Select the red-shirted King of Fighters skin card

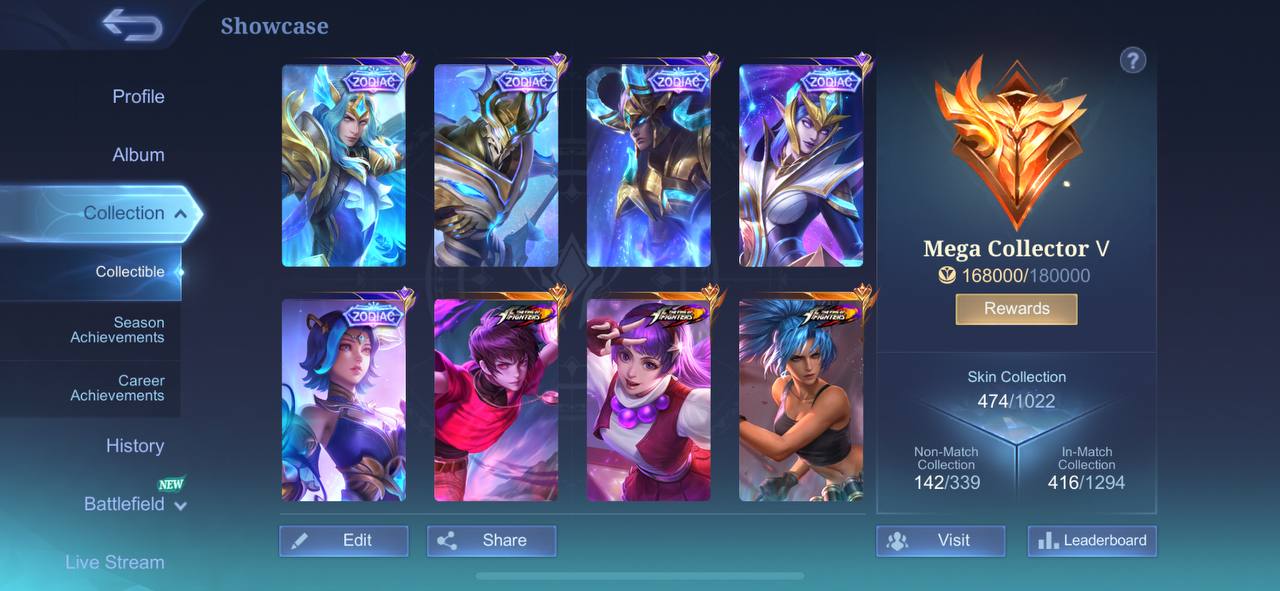pyautogui.click(x=496, y=400)
